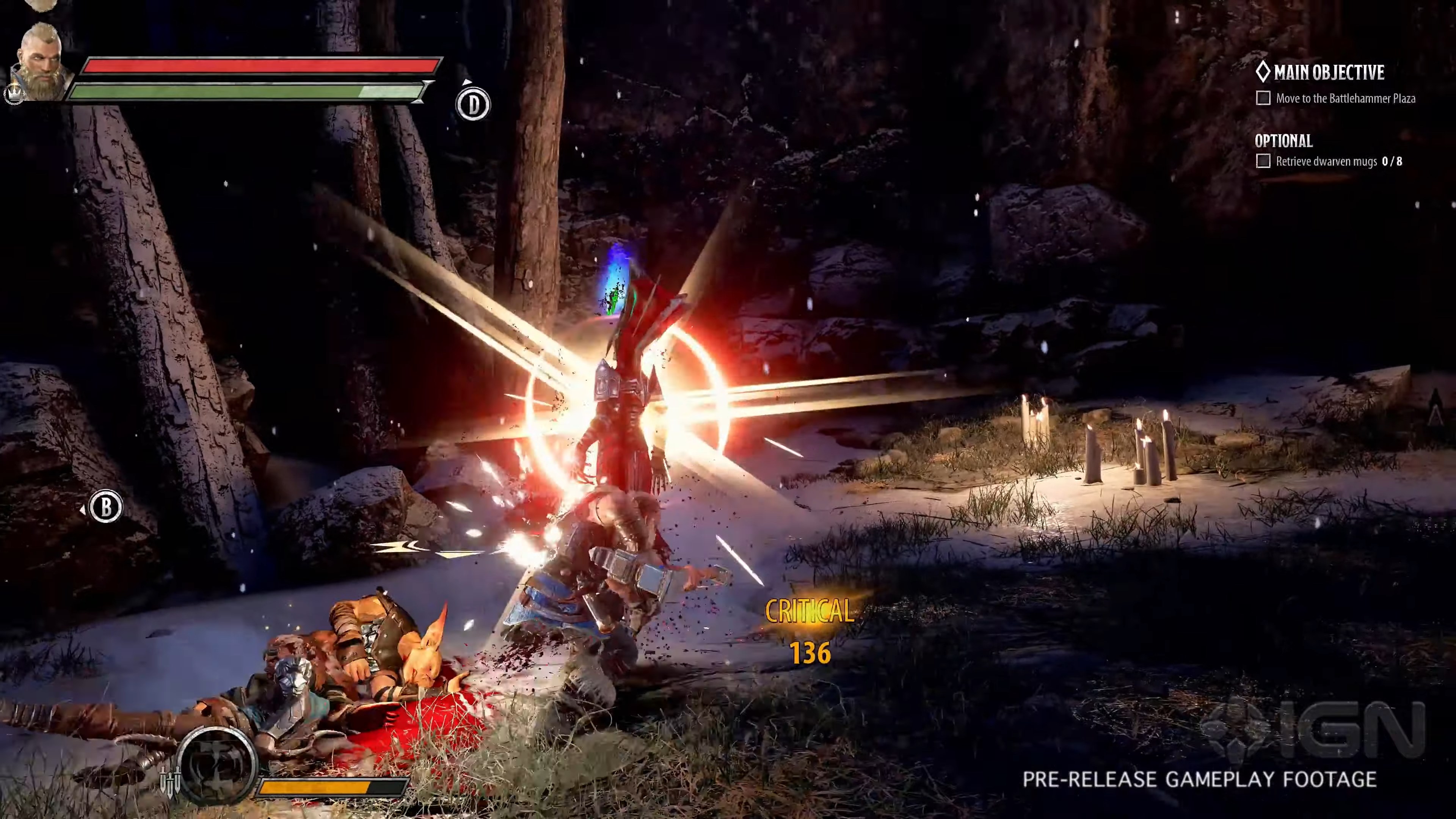Viewport: 1456px width, 819px height.
Task: Click Wulfgar's character portrait
Action: pos(41,62)
